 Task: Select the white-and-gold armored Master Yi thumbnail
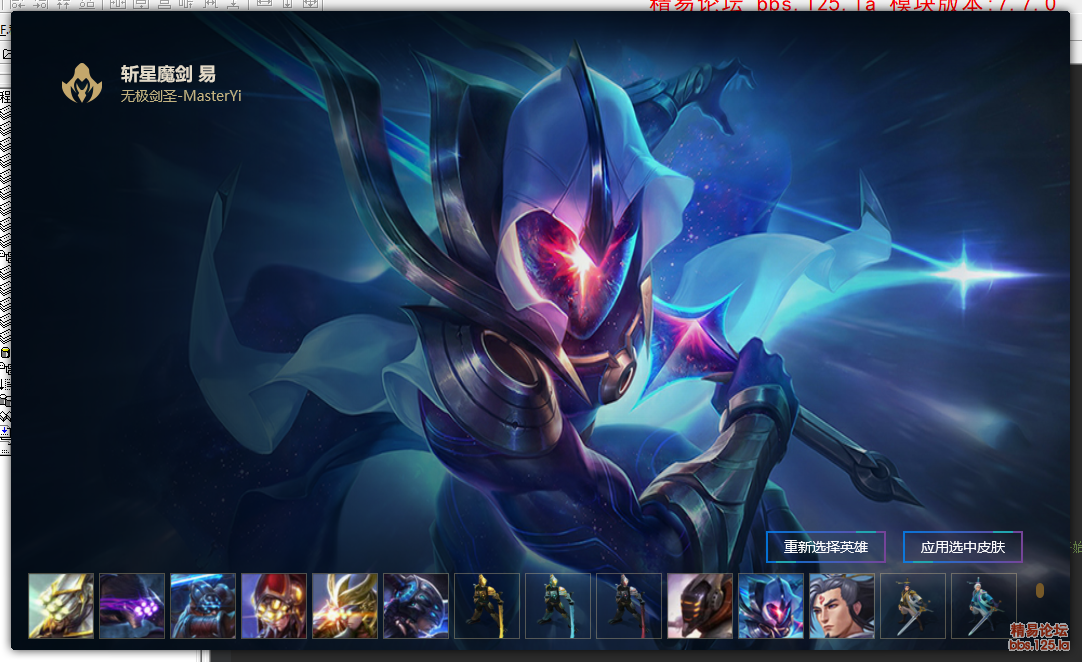tap(61, 605)
